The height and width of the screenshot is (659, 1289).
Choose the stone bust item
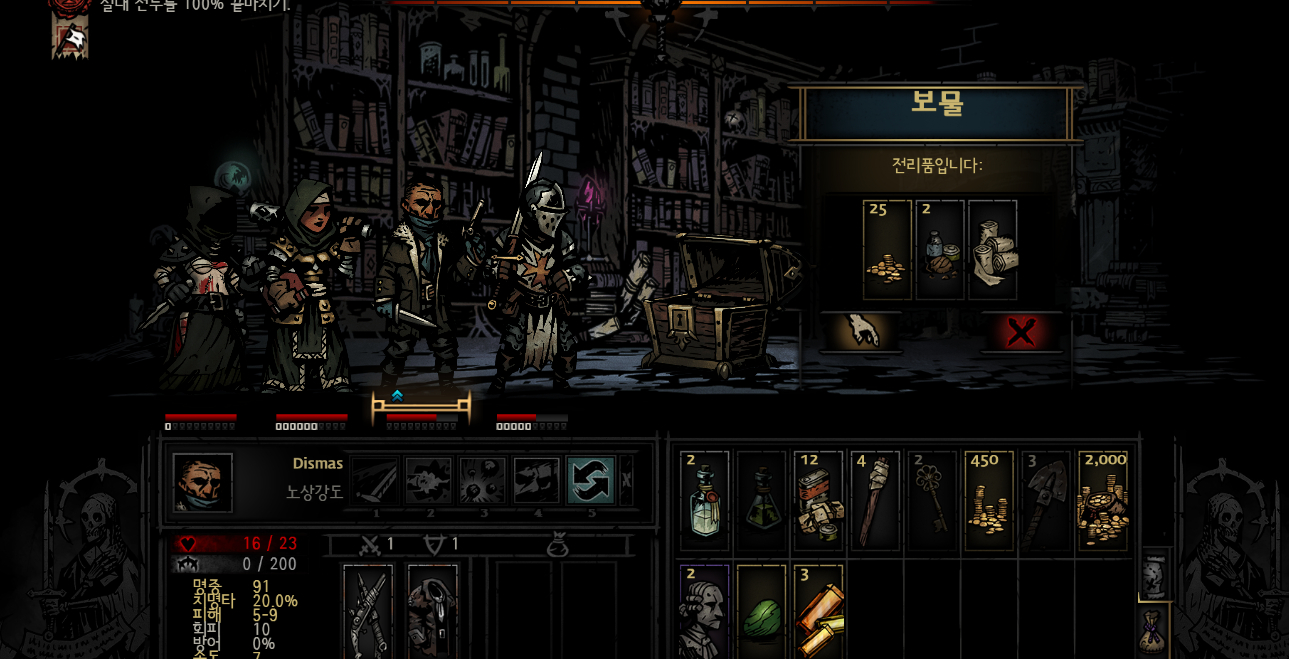pyautogui.click(x=705, y=612)
